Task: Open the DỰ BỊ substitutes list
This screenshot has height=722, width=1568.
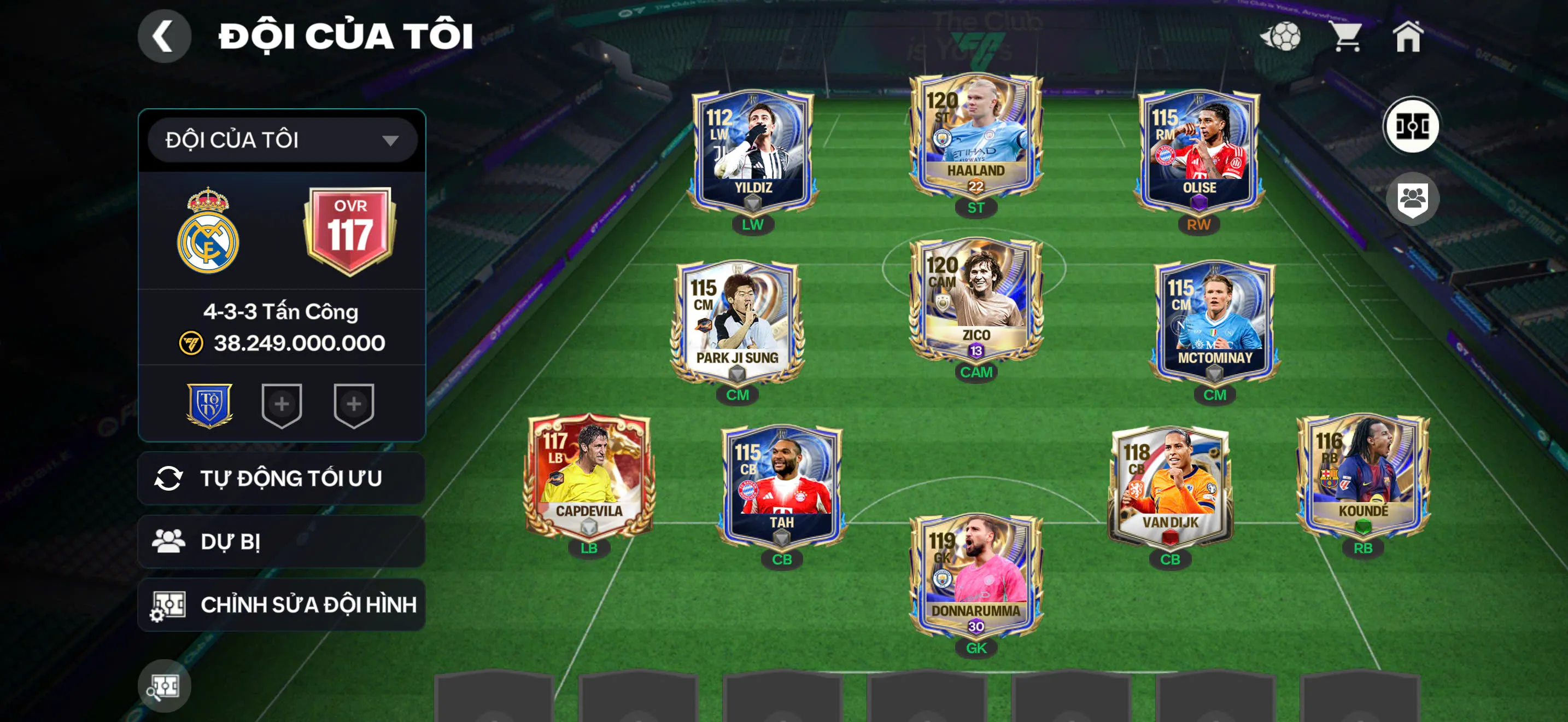Action: pos(282,542)
